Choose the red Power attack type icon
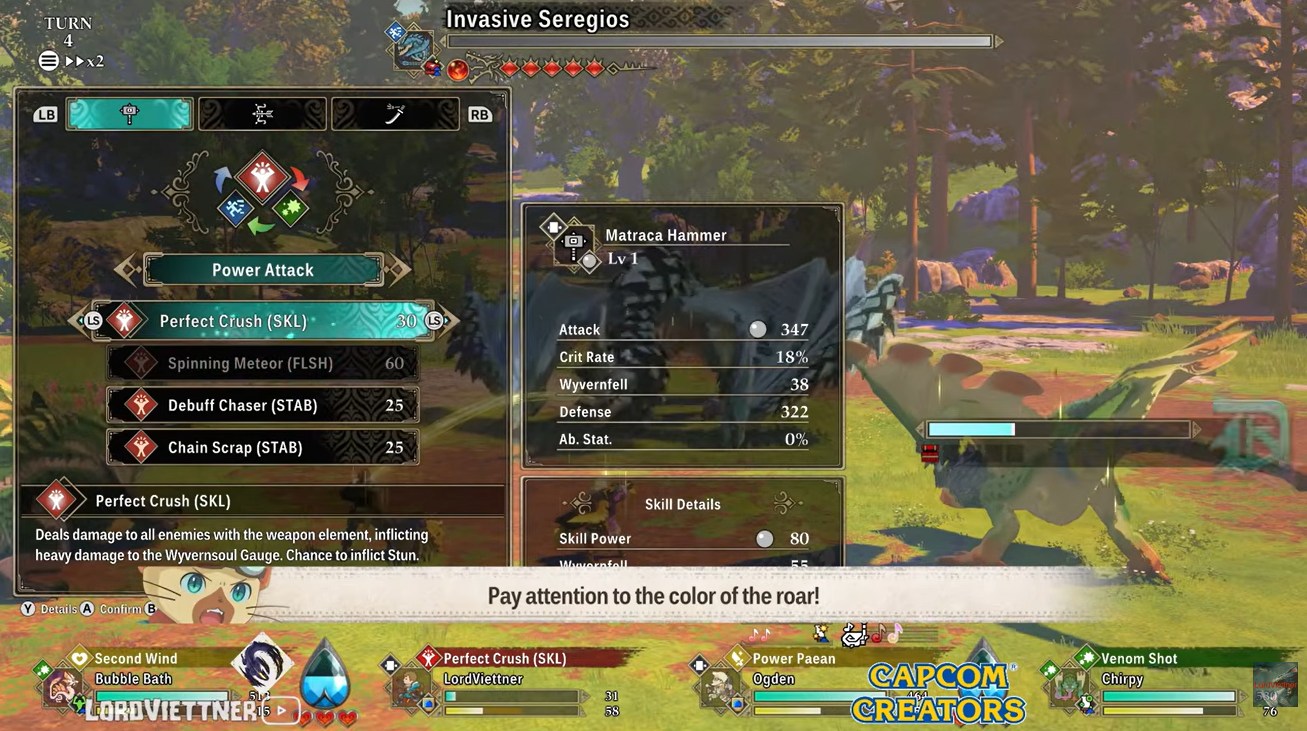Image resolution: width=1307 pixels, height=731 pixels. click(x=263, y=178)
